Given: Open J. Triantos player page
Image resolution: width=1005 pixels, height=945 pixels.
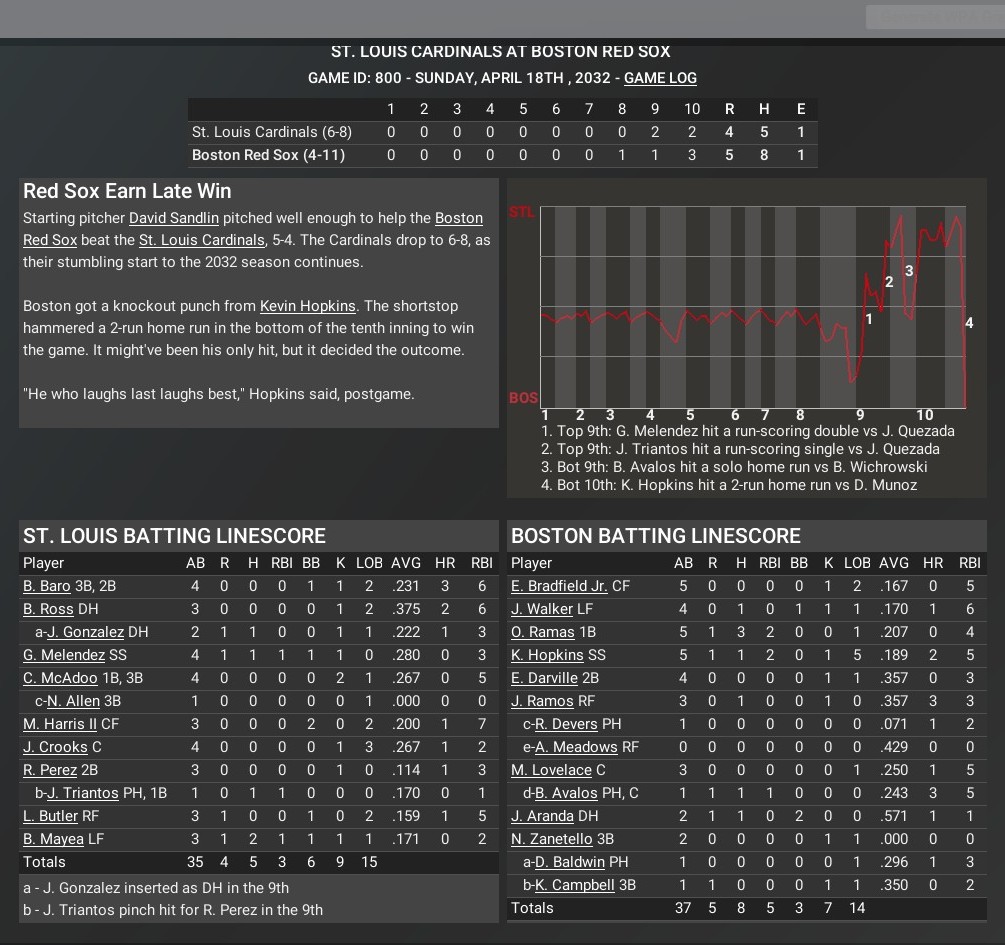Looking at the screenshot, I should point(83,793).
